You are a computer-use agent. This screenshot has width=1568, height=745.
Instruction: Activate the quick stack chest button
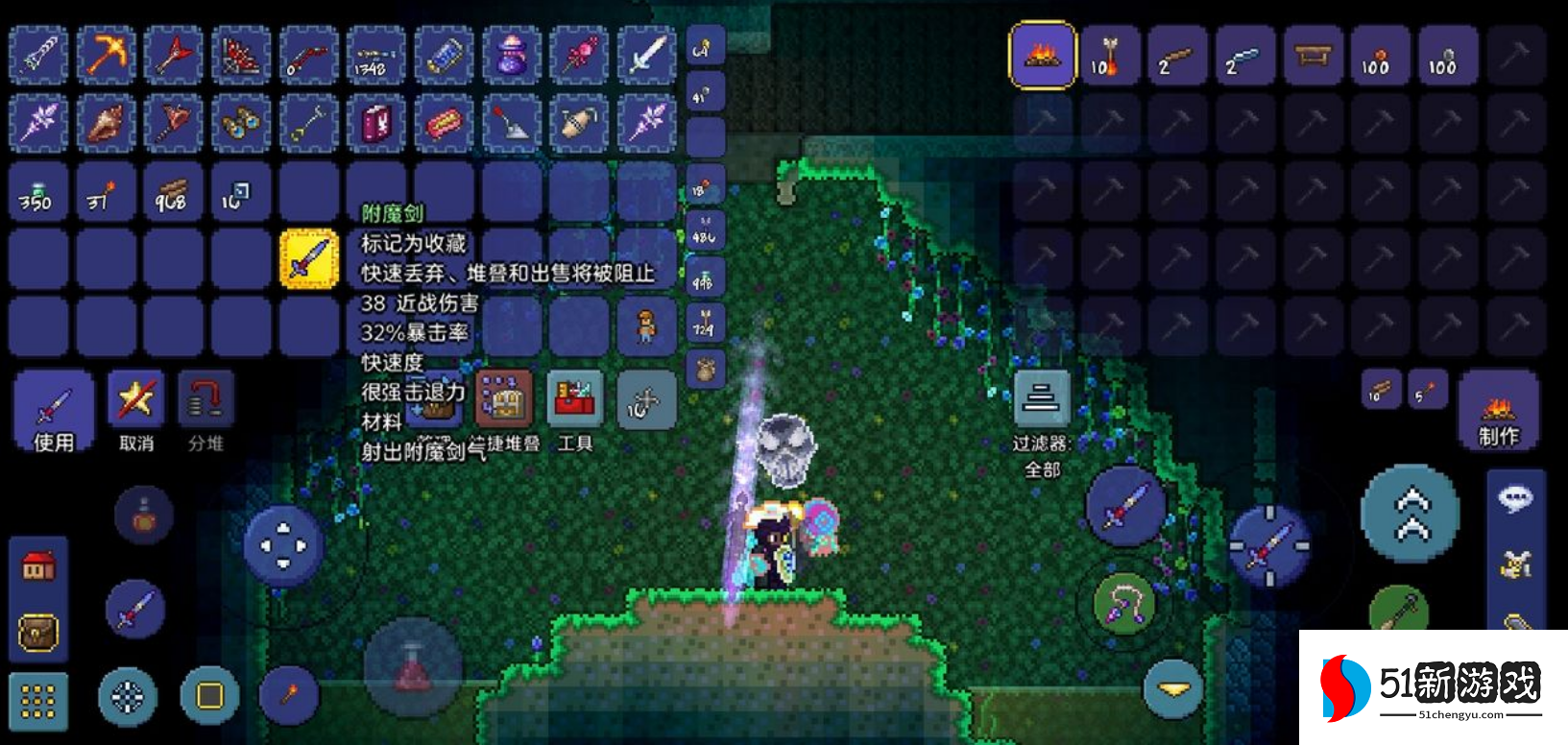pos(504,398)
